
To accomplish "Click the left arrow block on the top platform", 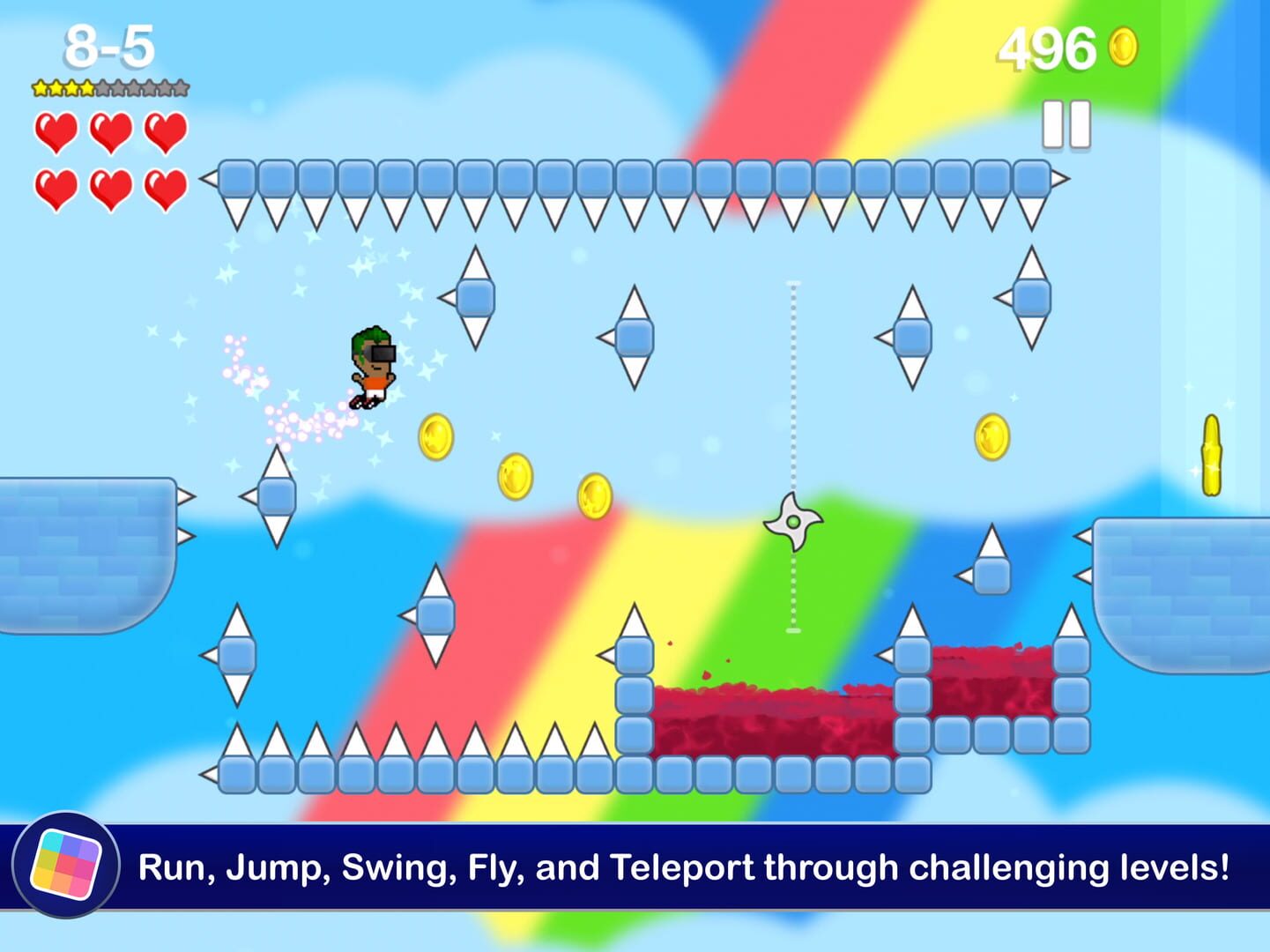I will (x=207, y=179).
